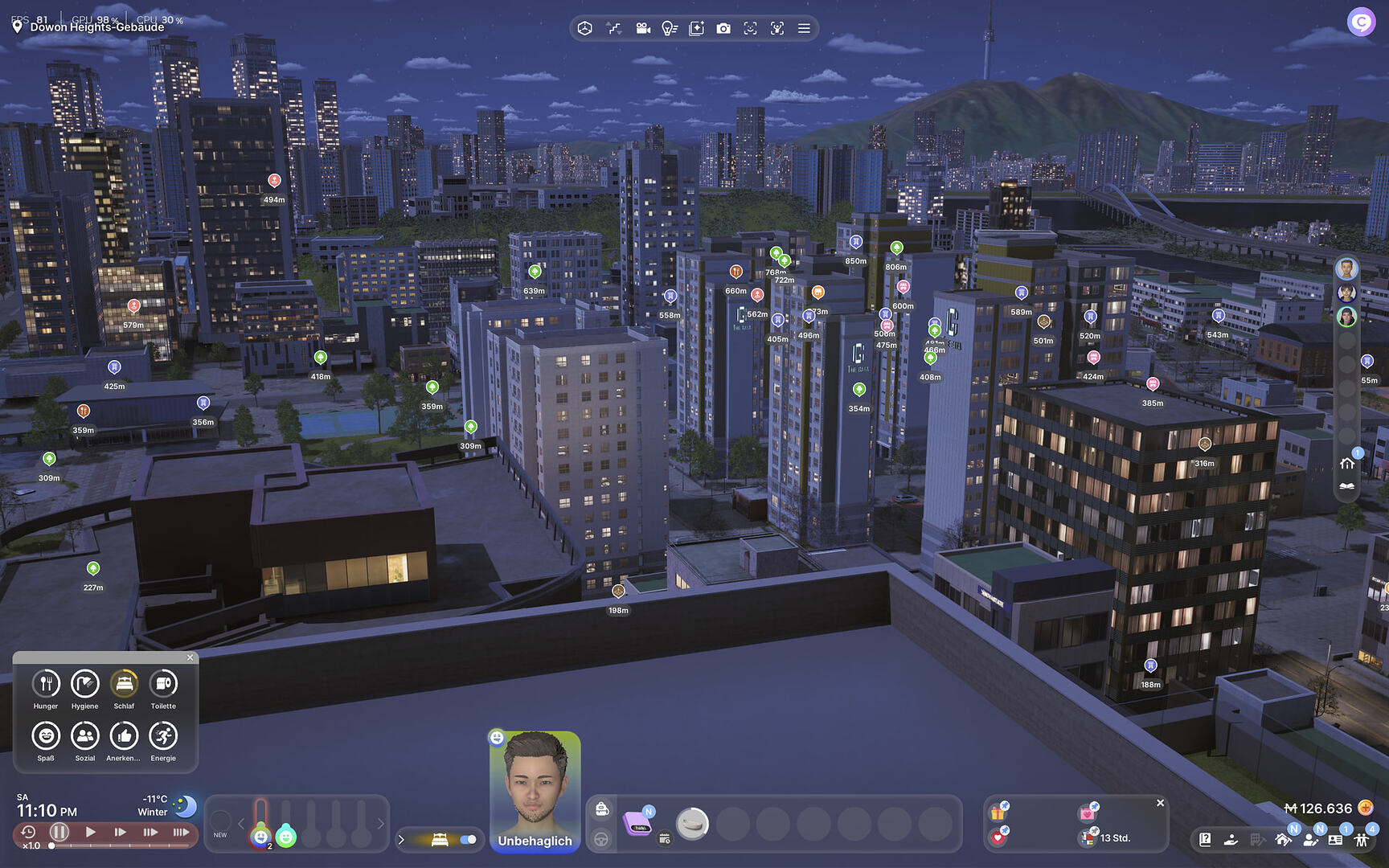Set game speed to normal play

pyautogui.click(x=91, y=832)
